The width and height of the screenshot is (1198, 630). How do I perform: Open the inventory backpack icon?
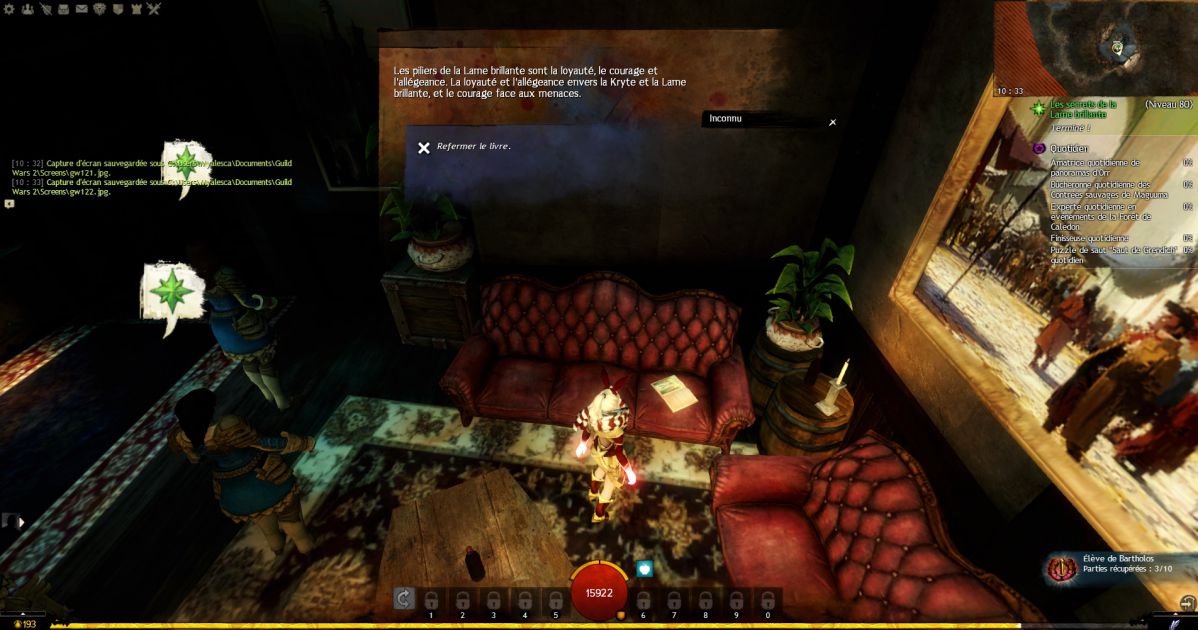63,9
